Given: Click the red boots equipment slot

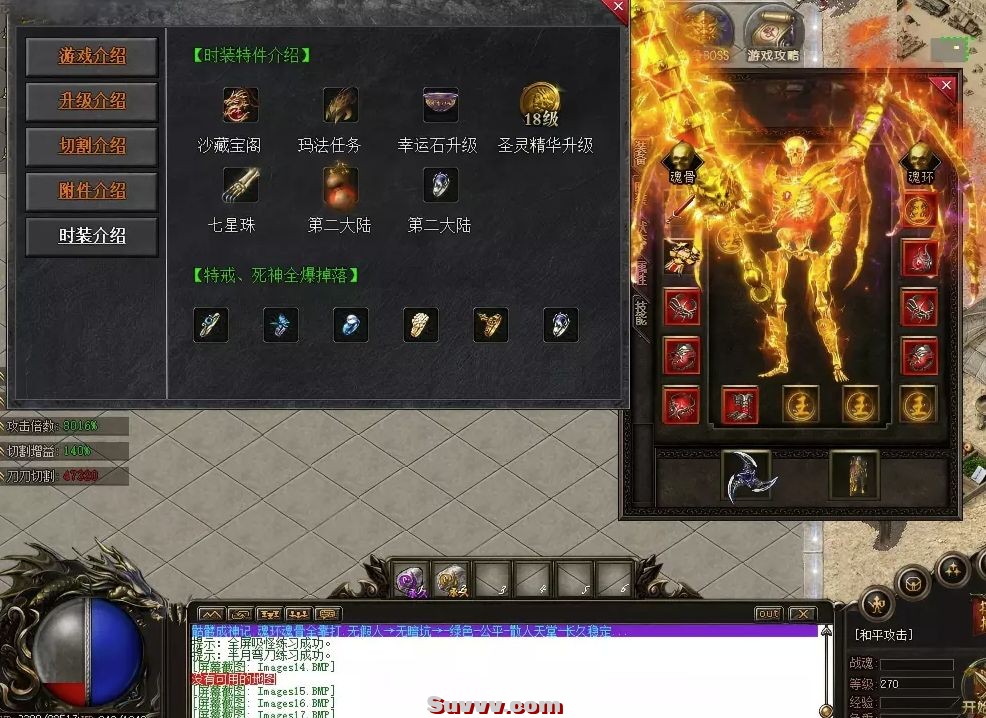Looking at the screenshot, I should click(x=741, y=405).
